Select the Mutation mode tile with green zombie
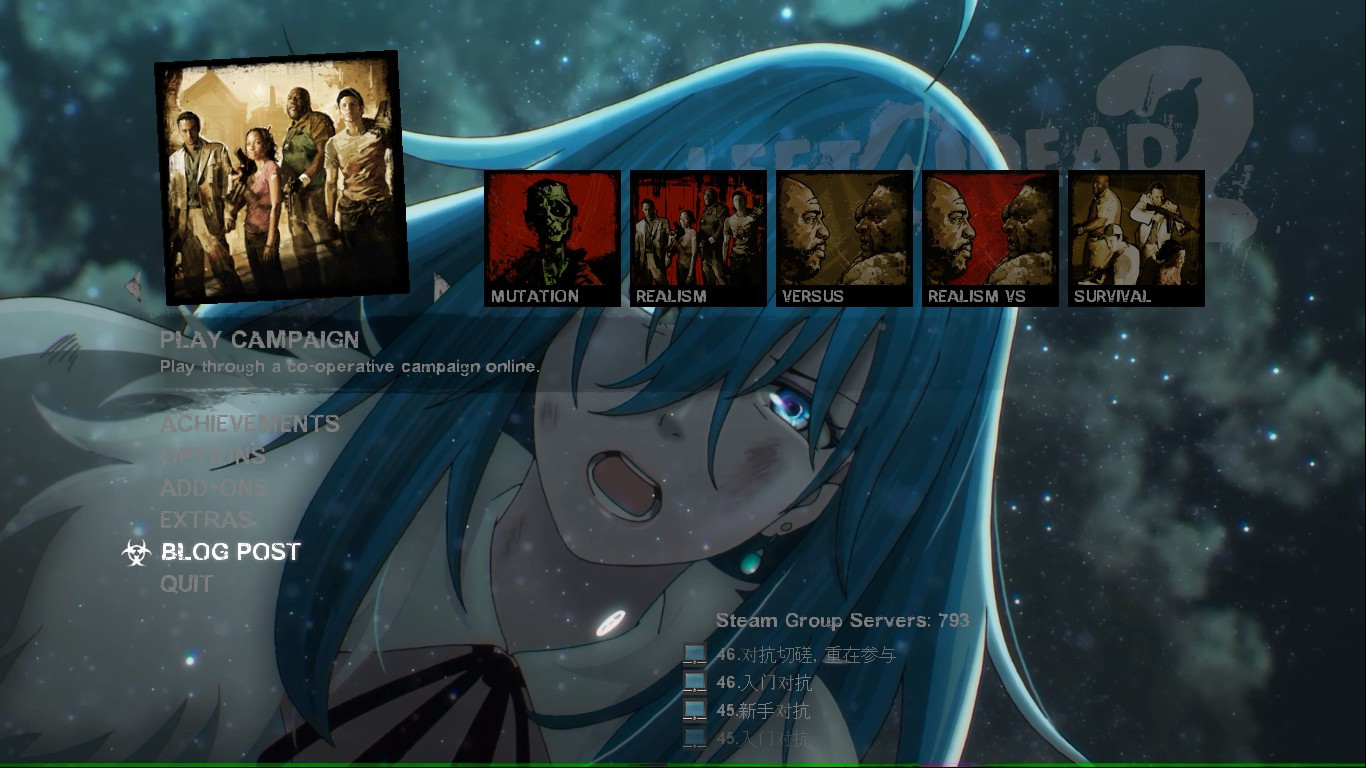This screenshot has width=1366, height=768. pos(551,235)
